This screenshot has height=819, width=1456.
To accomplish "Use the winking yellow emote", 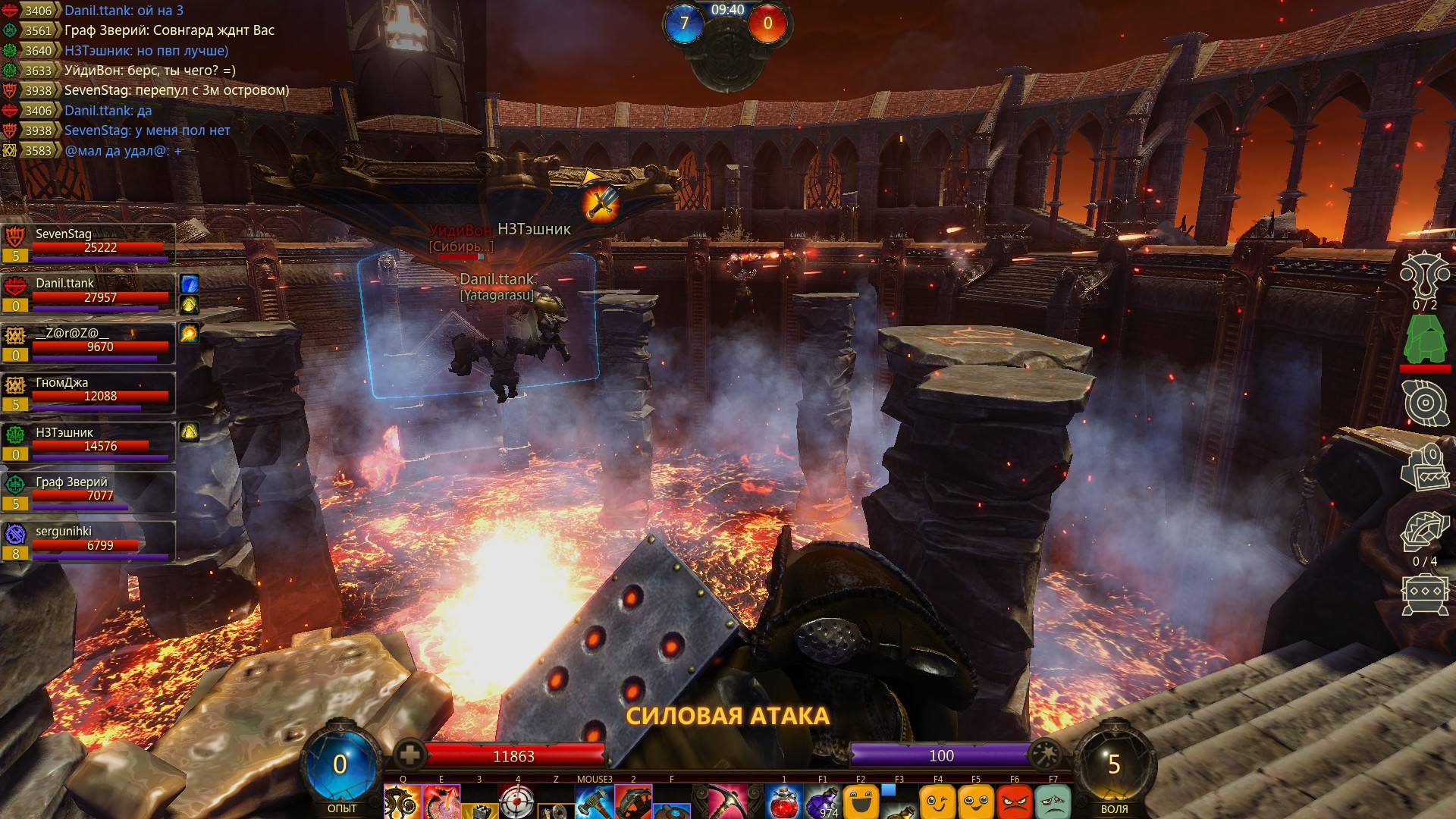I will (938, 802).
